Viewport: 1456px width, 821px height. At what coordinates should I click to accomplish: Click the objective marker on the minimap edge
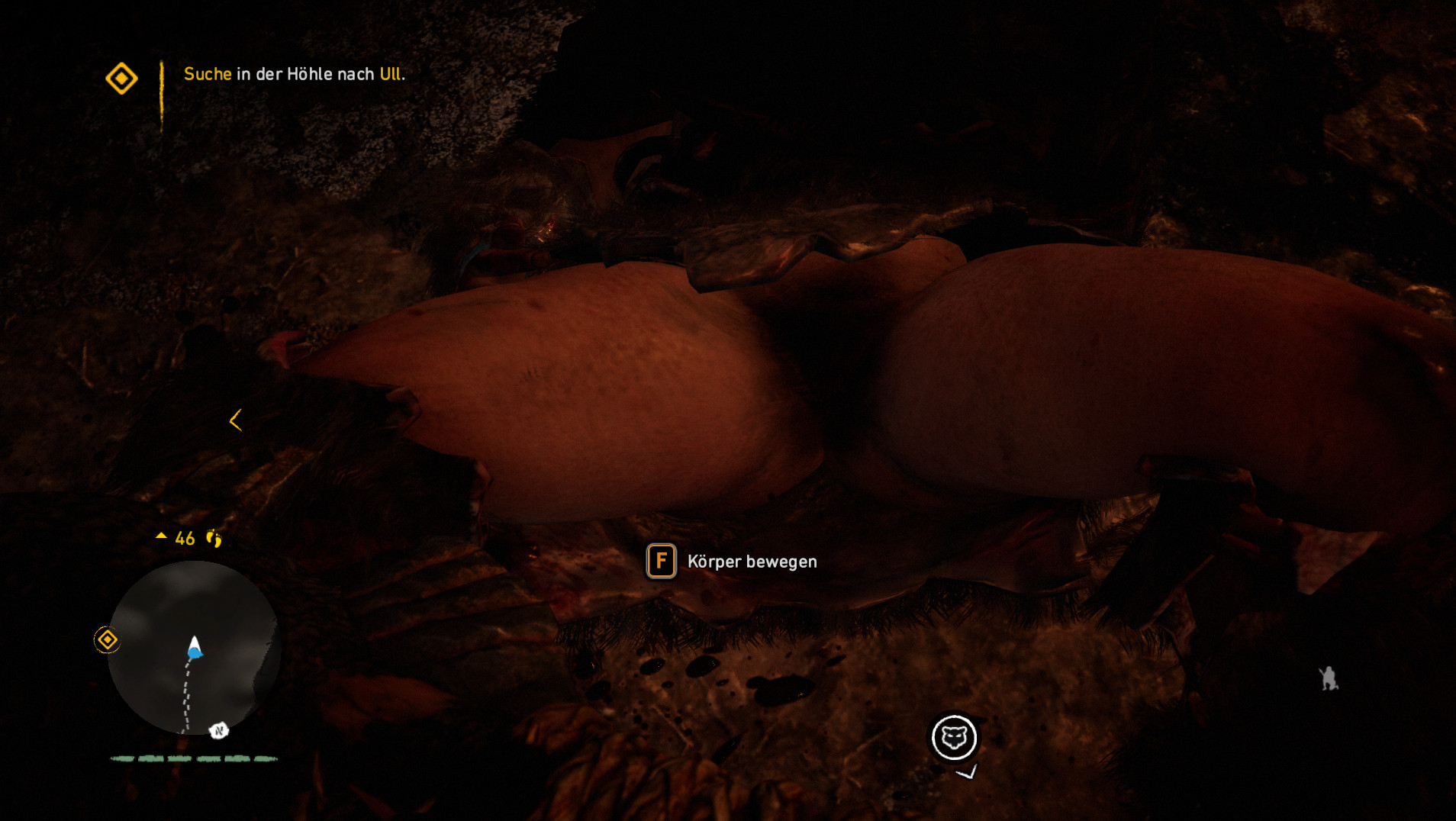coord(107,639)
